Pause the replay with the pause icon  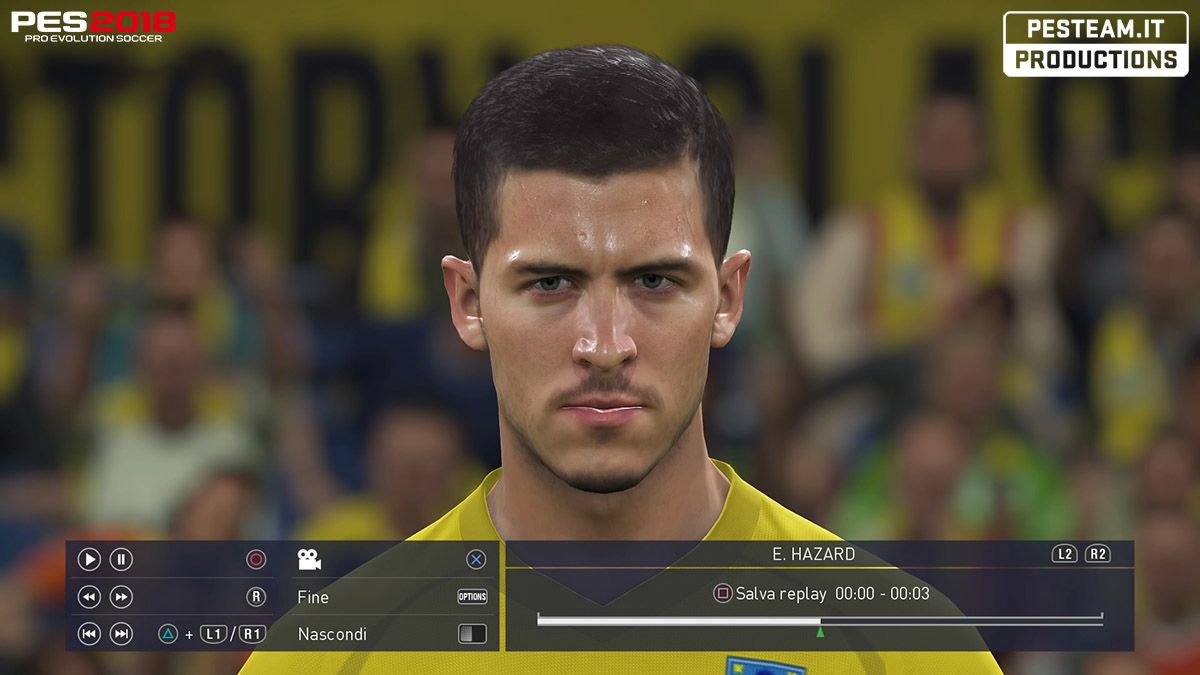click(x=121, y=560)
